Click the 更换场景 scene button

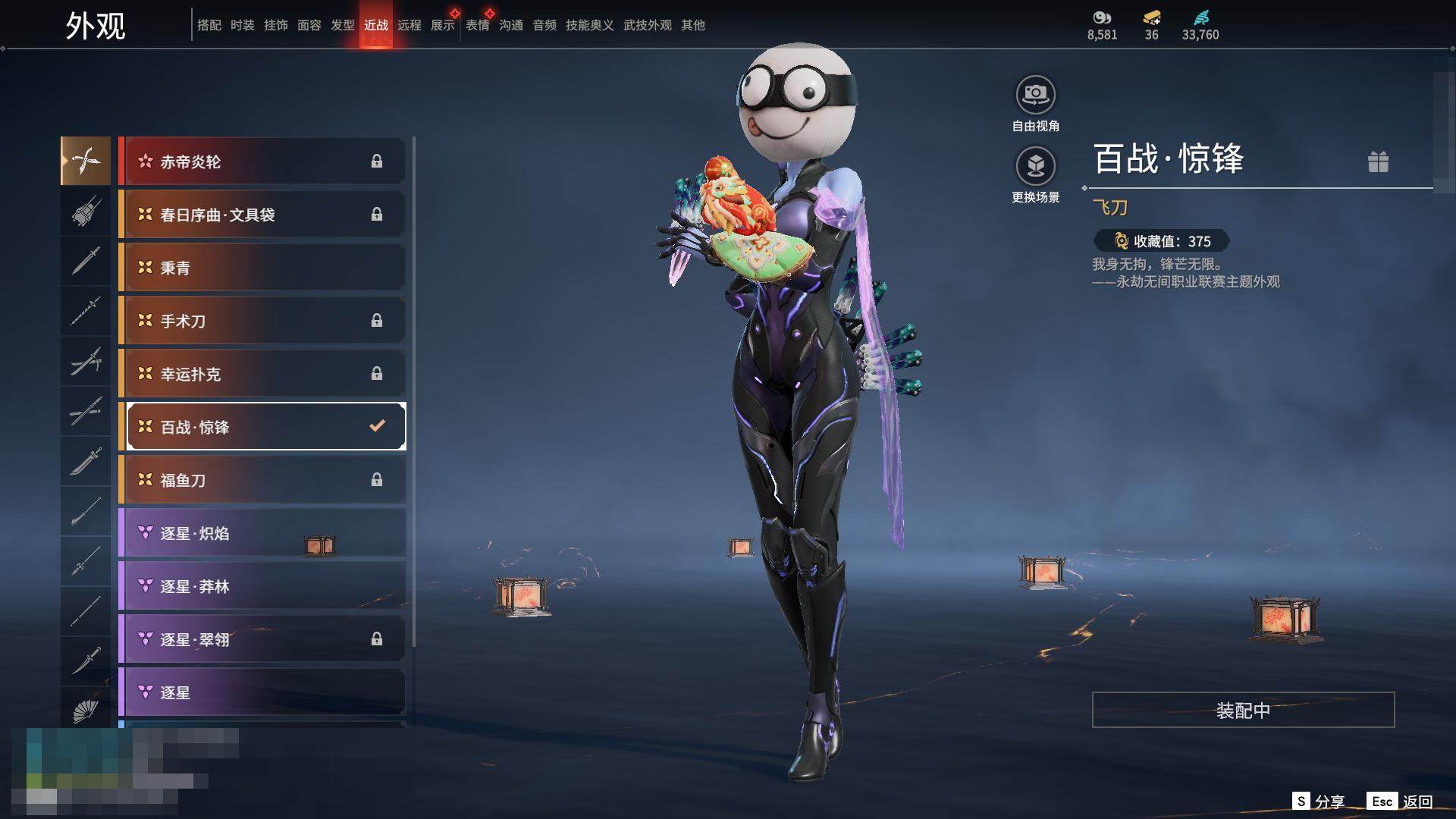click(1035, 166)
